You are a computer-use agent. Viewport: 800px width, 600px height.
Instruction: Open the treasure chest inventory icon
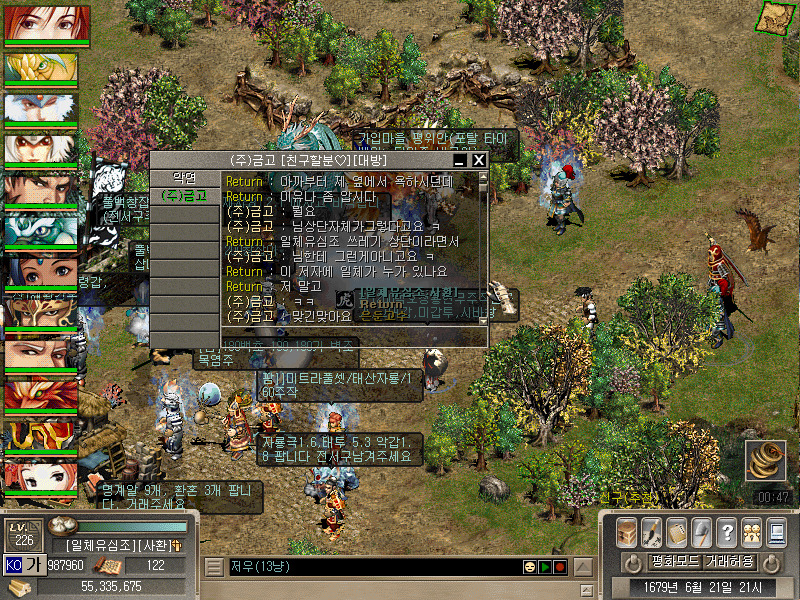click(x=627, y=531)
